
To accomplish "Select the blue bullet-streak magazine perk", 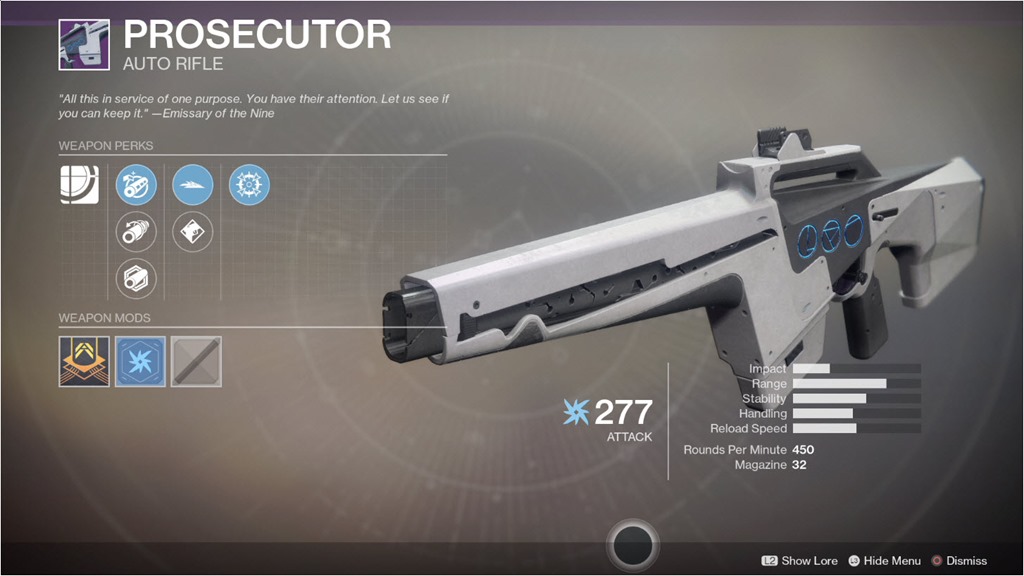I will [192, 185].
